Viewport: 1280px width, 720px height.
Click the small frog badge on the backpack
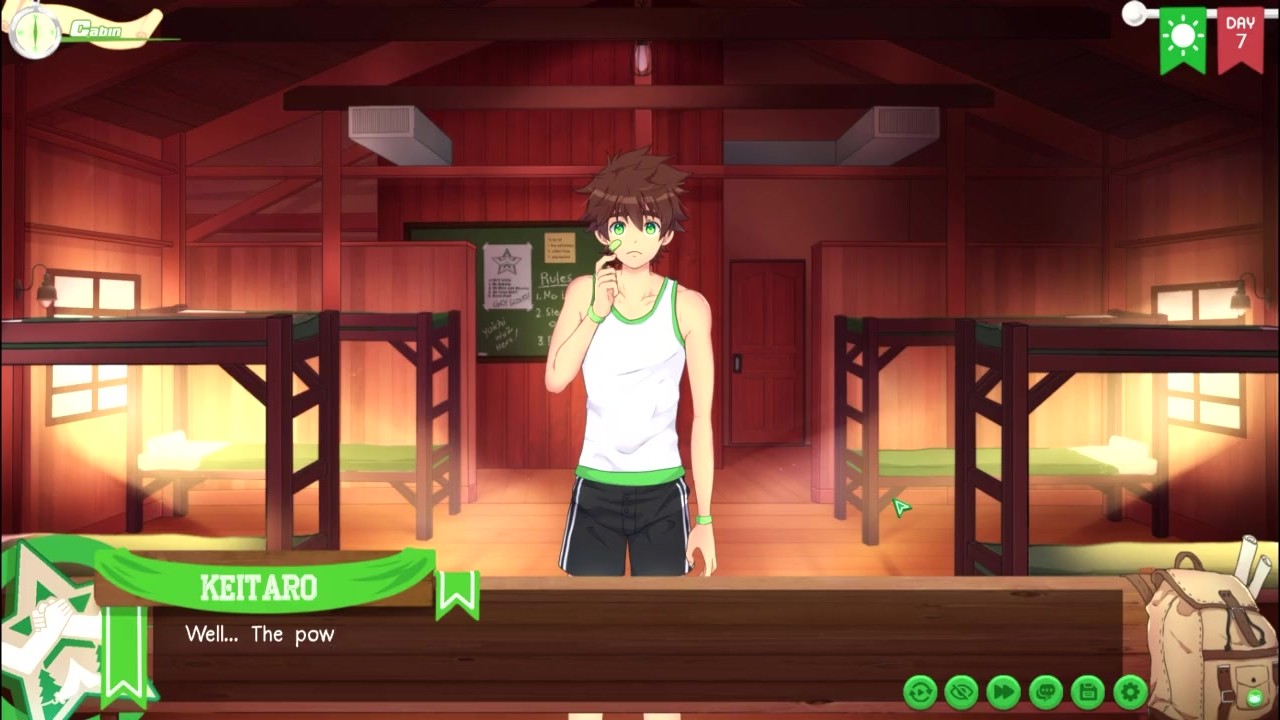click(1254, 697)
